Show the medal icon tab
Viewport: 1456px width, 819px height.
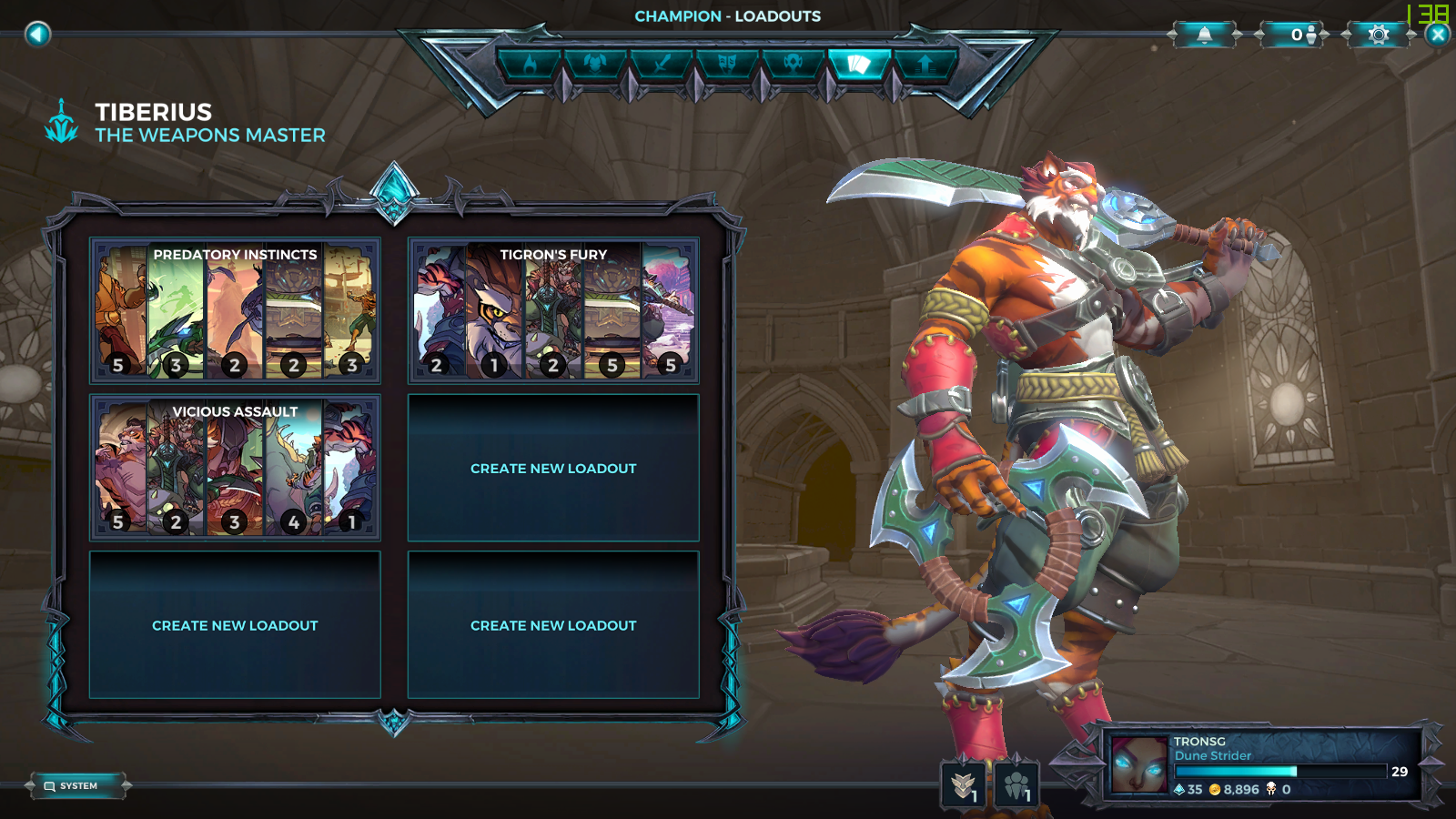793,64
